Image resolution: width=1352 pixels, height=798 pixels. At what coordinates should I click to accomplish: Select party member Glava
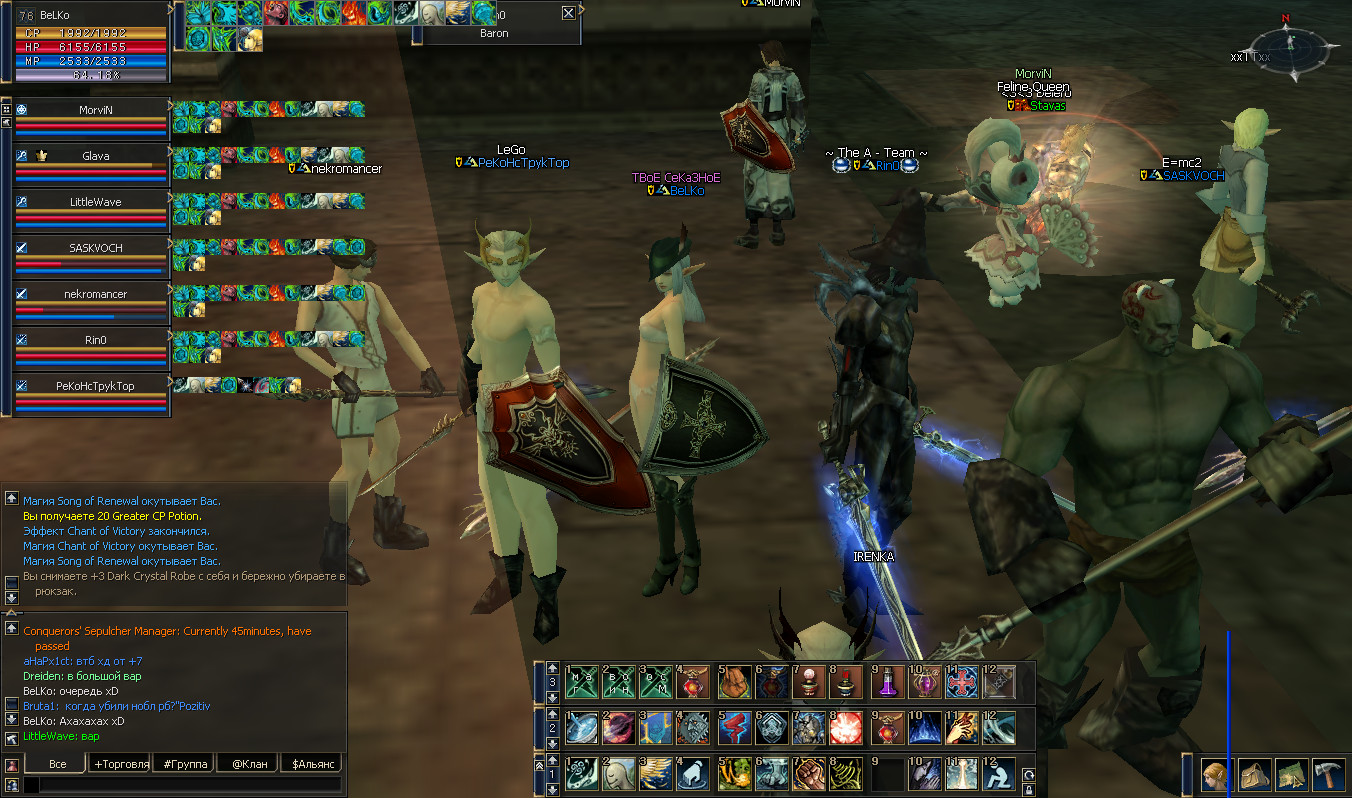point(95,156)
